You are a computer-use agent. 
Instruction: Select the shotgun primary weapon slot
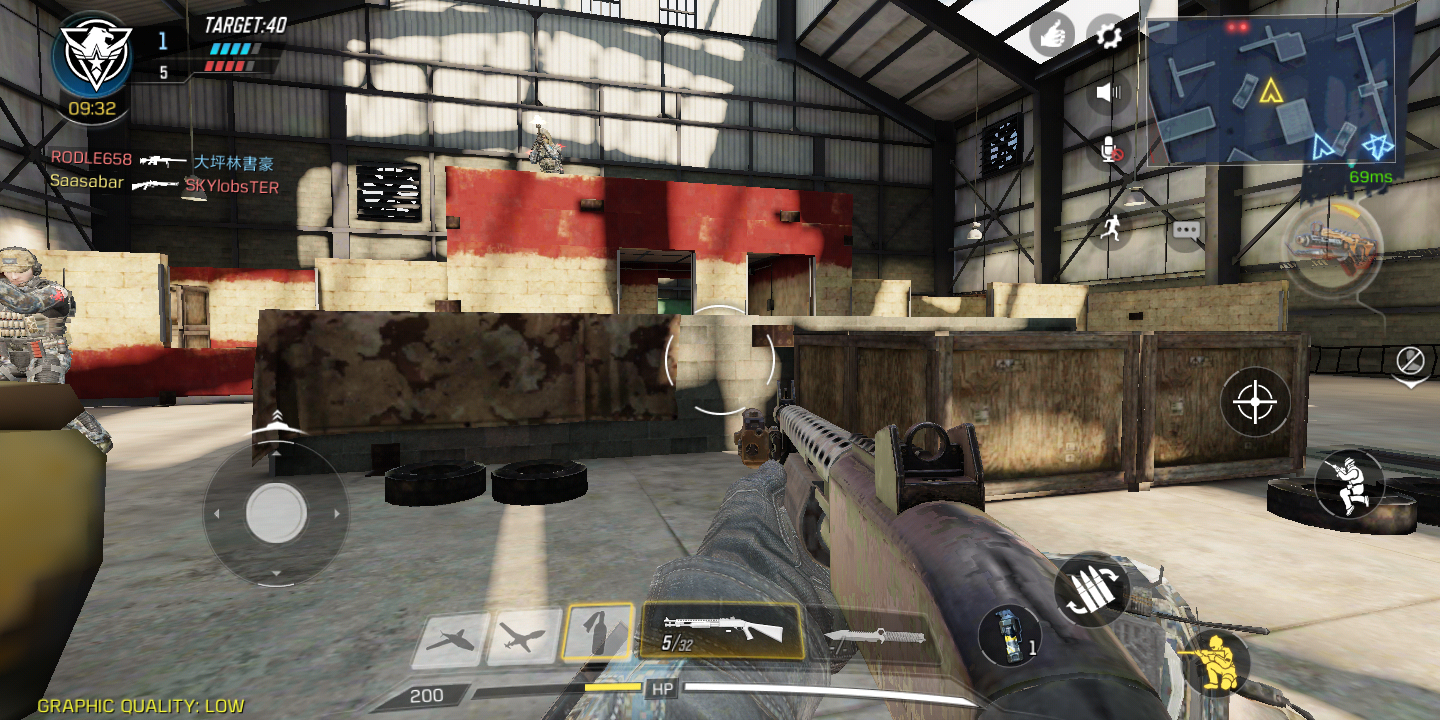[721, 631]
